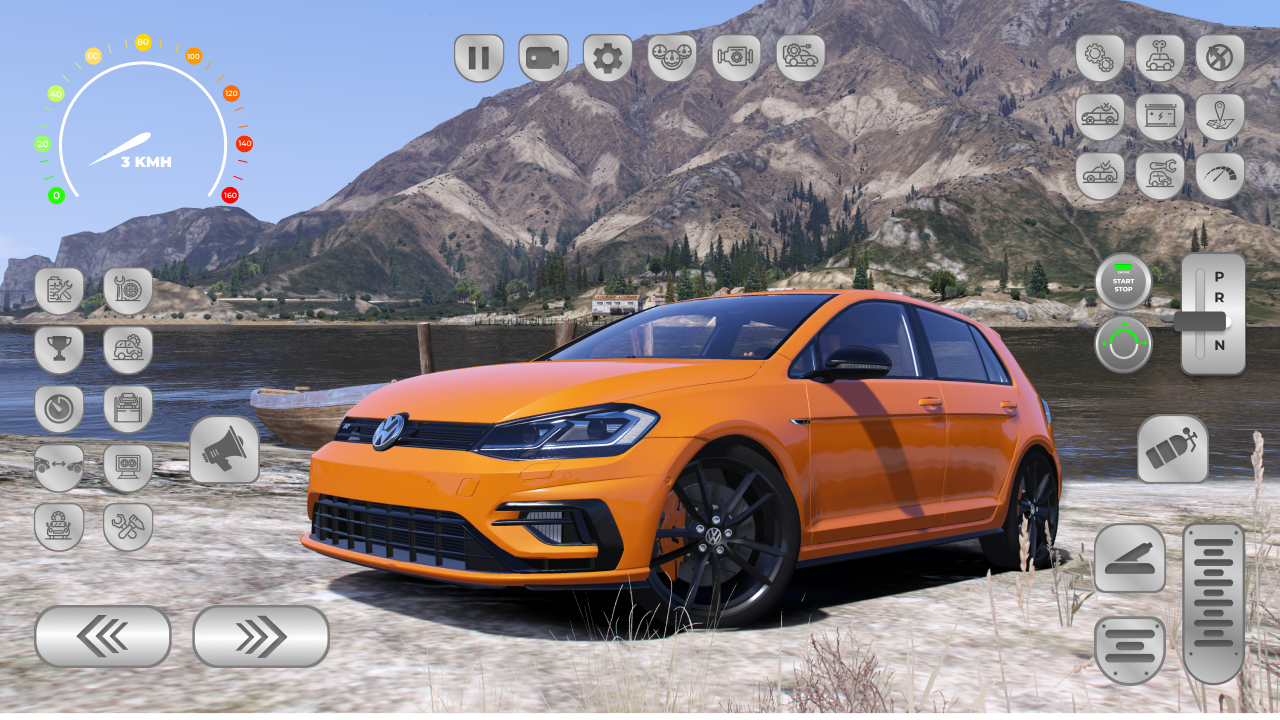
Task: Open the battery icon
Action: click(1160, 117)
